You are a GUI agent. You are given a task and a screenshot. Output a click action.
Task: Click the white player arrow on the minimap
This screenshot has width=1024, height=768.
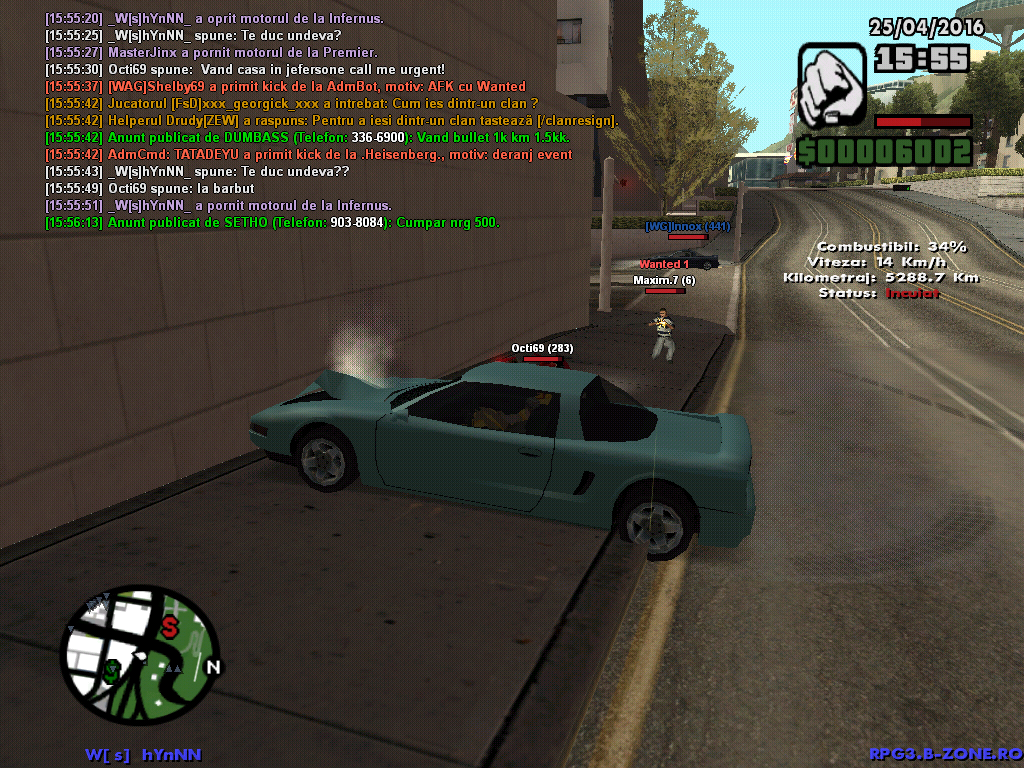(x=141, y=658)
